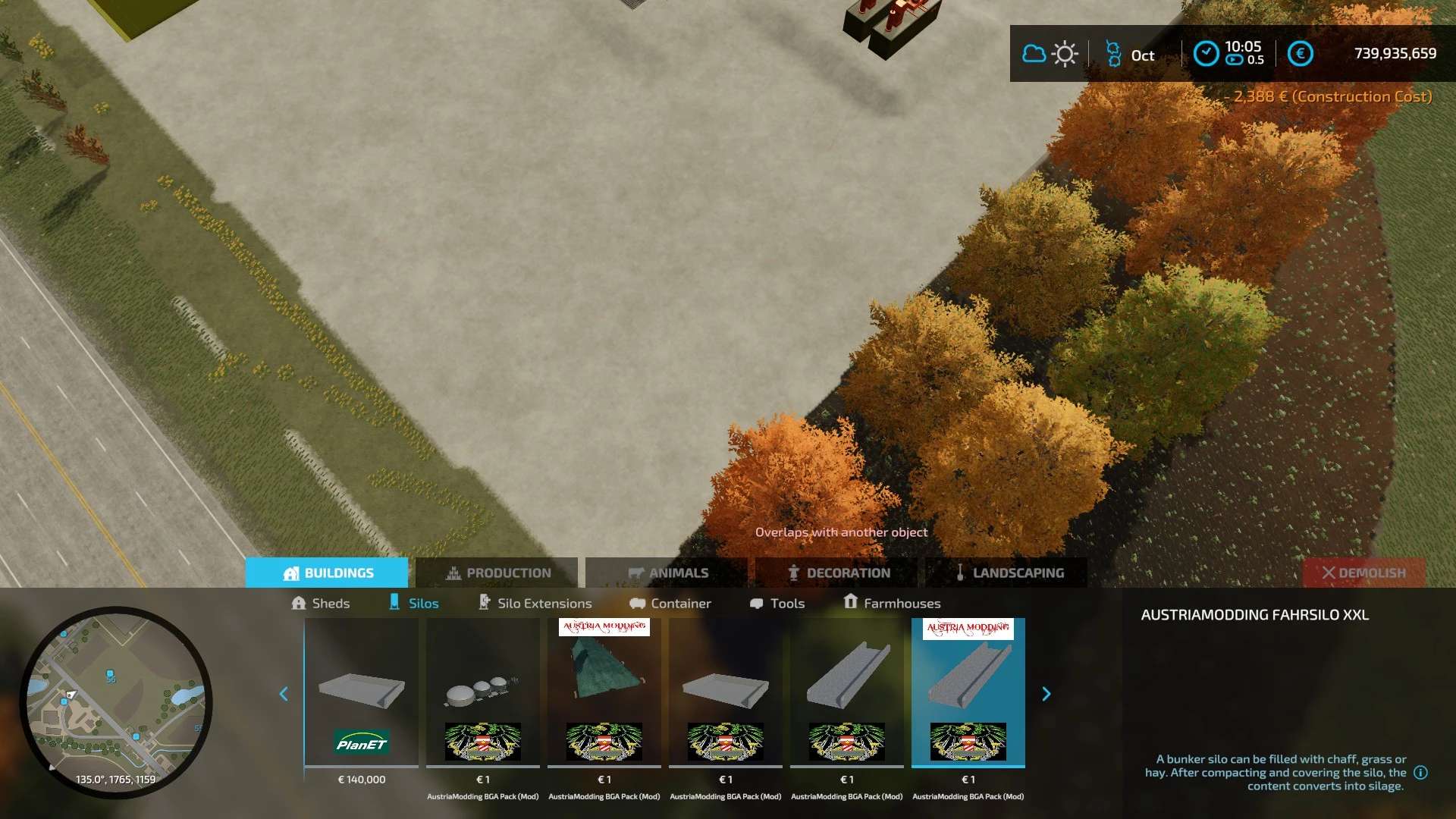Open the Silo Extensions subcategory

[535, 603]
